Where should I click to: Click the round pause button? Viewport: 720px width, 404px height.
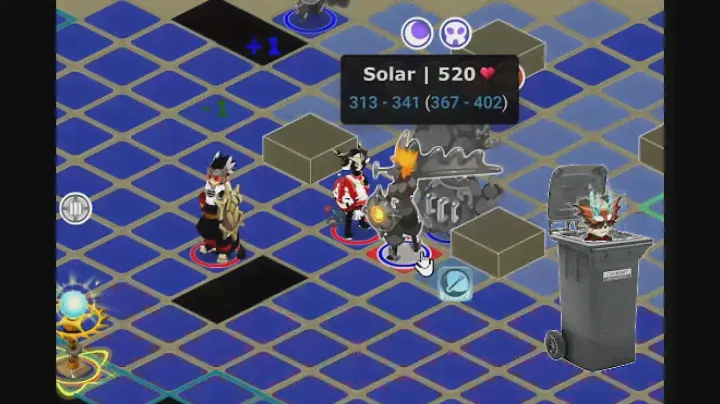pos(74,210)
